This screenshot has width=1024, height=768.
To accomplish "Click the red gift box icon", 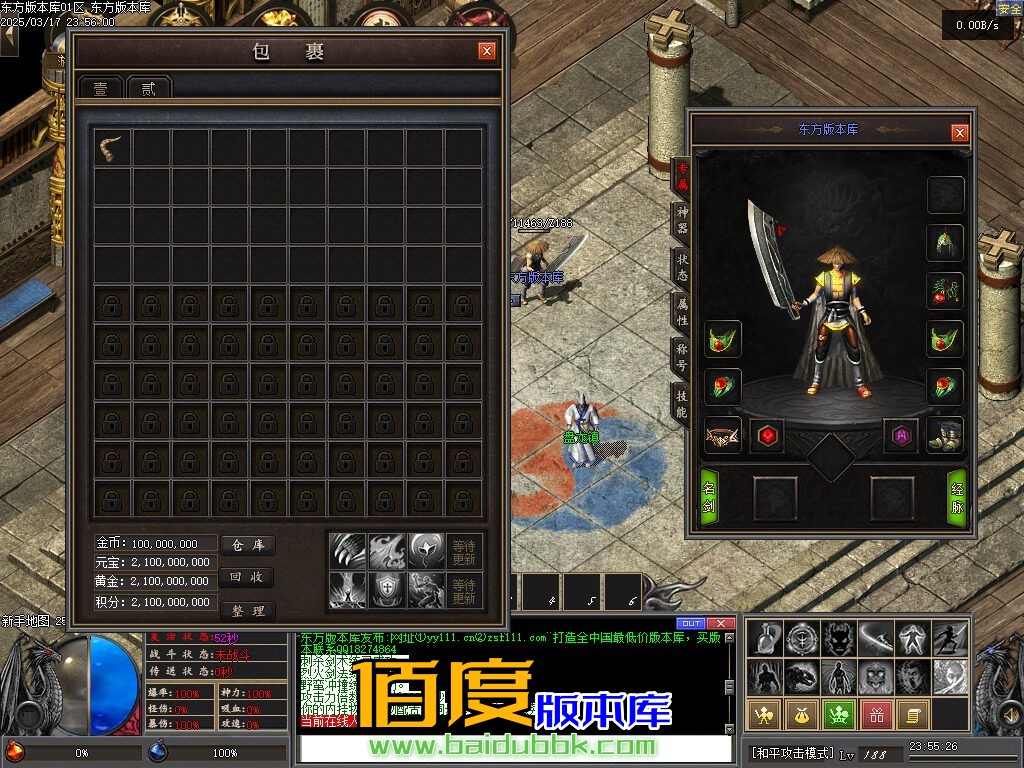I will pos(876,715).
